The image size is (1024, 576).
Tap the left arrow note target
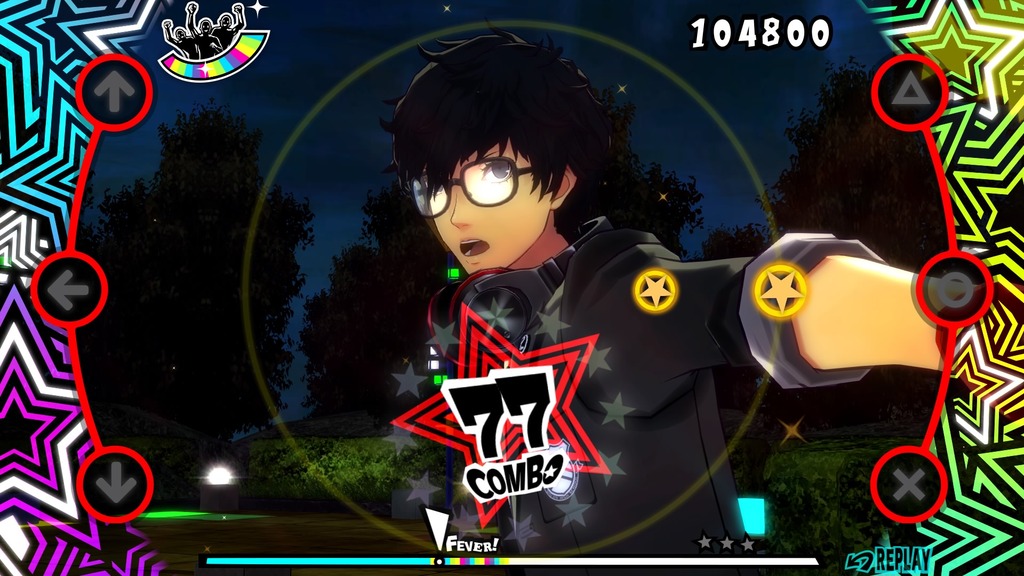(69, 289)
